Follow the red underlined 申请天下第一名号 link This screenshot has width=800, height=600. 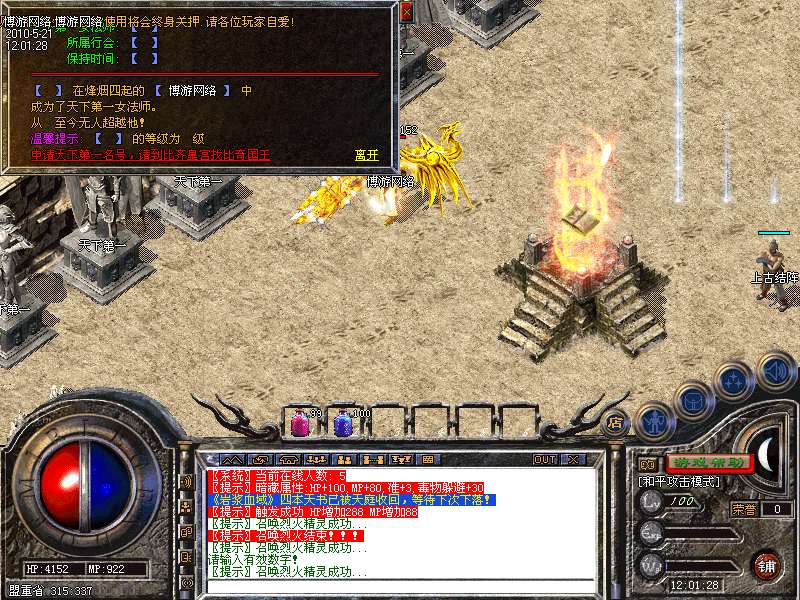click(150, 156)
